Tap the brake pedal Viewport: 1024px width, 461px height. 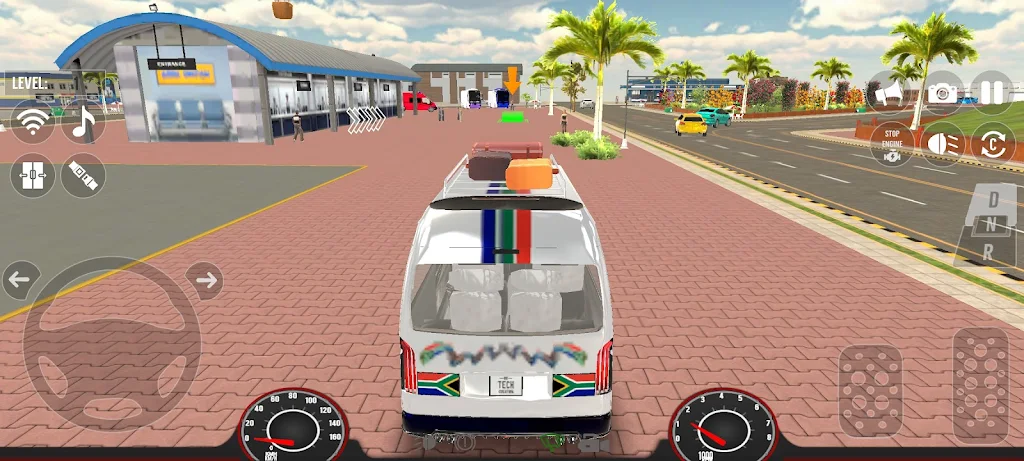(x=869, y=391)
